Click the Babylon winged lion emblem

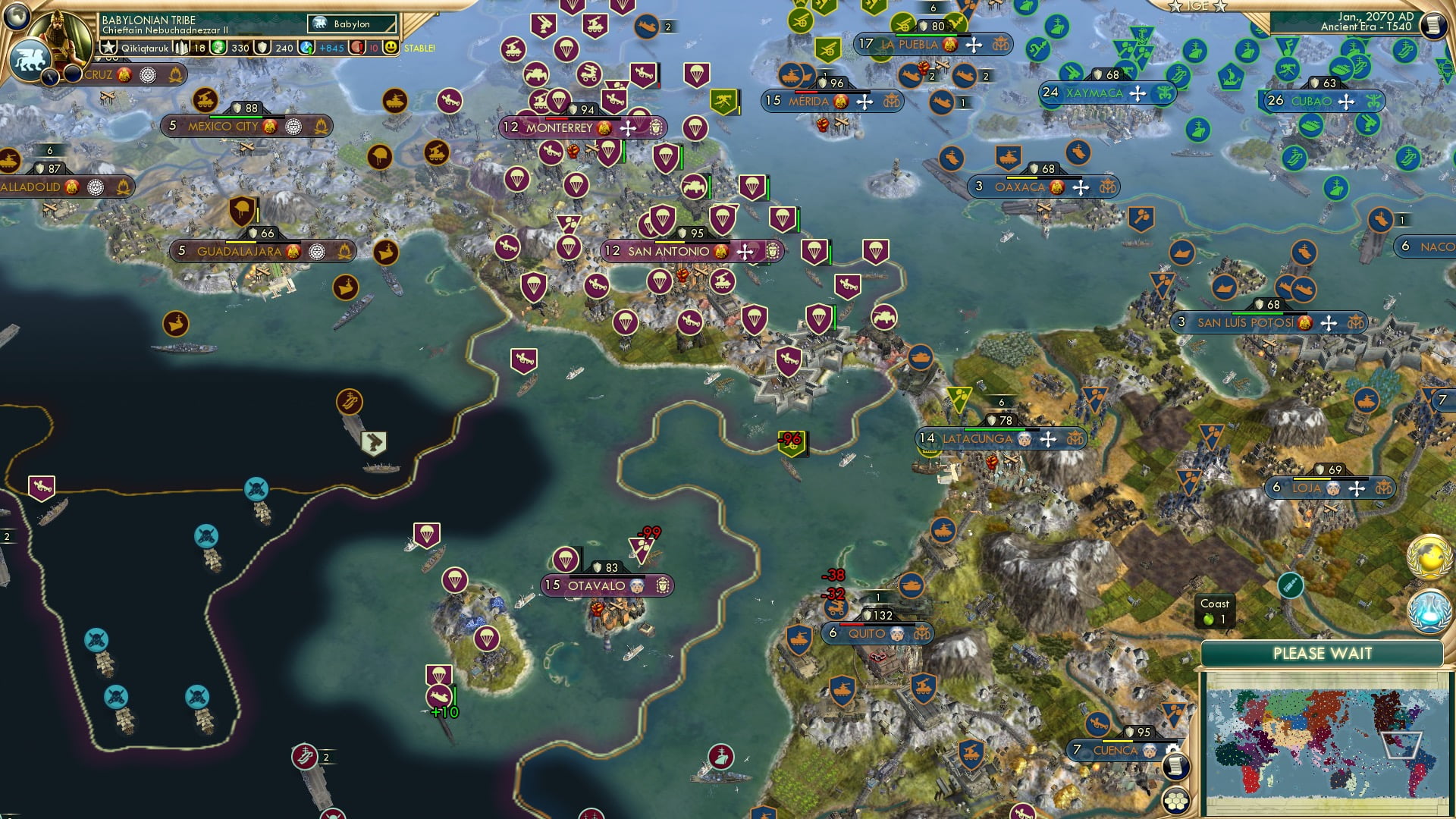(x=30, y=61)
